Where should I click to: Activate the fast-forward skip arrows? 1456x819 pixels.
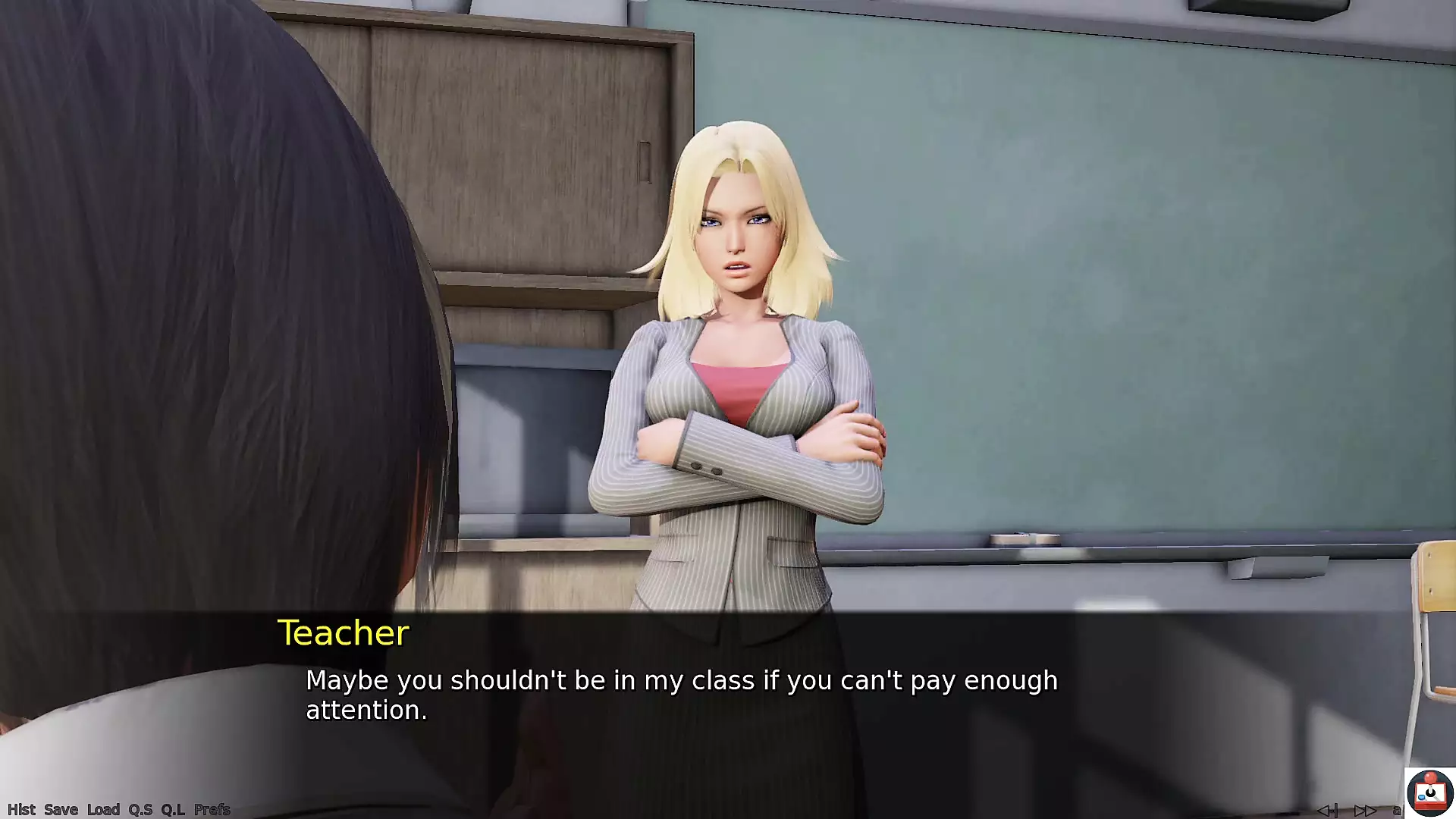pyautogui.click(x=1365, y=811)
